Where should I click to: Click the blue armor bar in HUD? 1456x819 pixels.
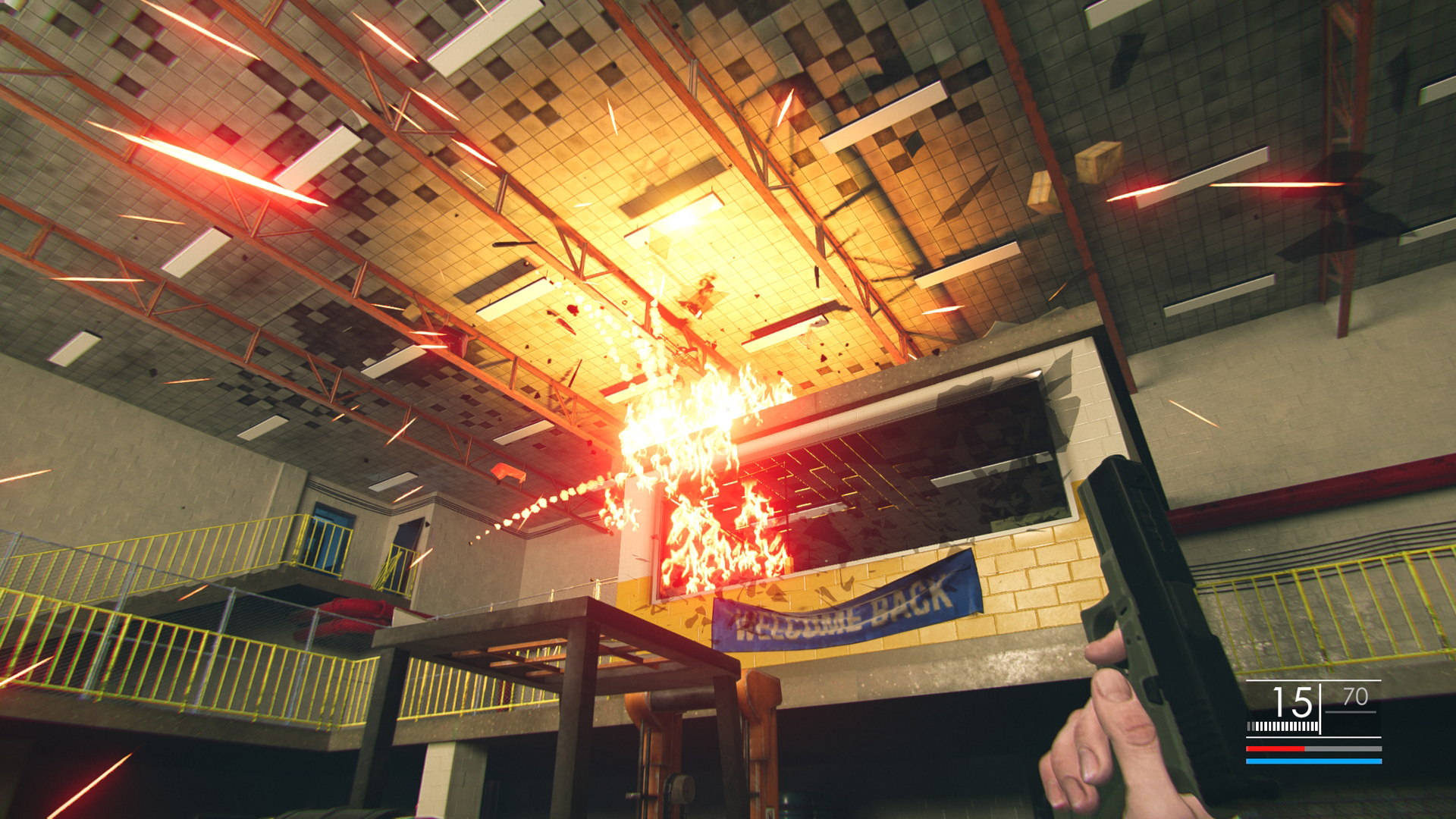[x=1314, y=761]
